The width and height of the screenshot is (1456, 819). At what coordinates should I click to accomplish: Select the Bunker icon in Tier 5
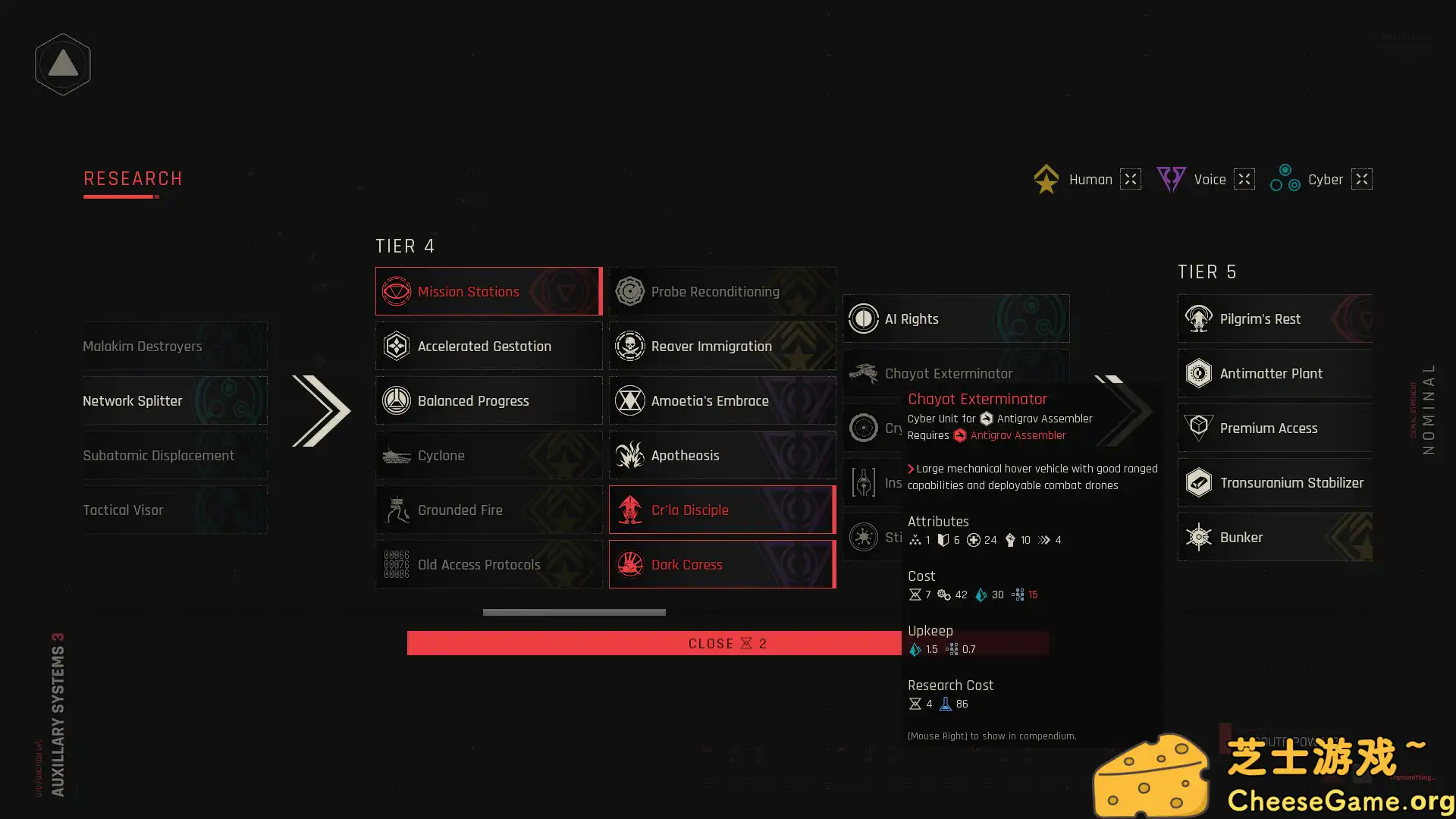point(1199,537)
